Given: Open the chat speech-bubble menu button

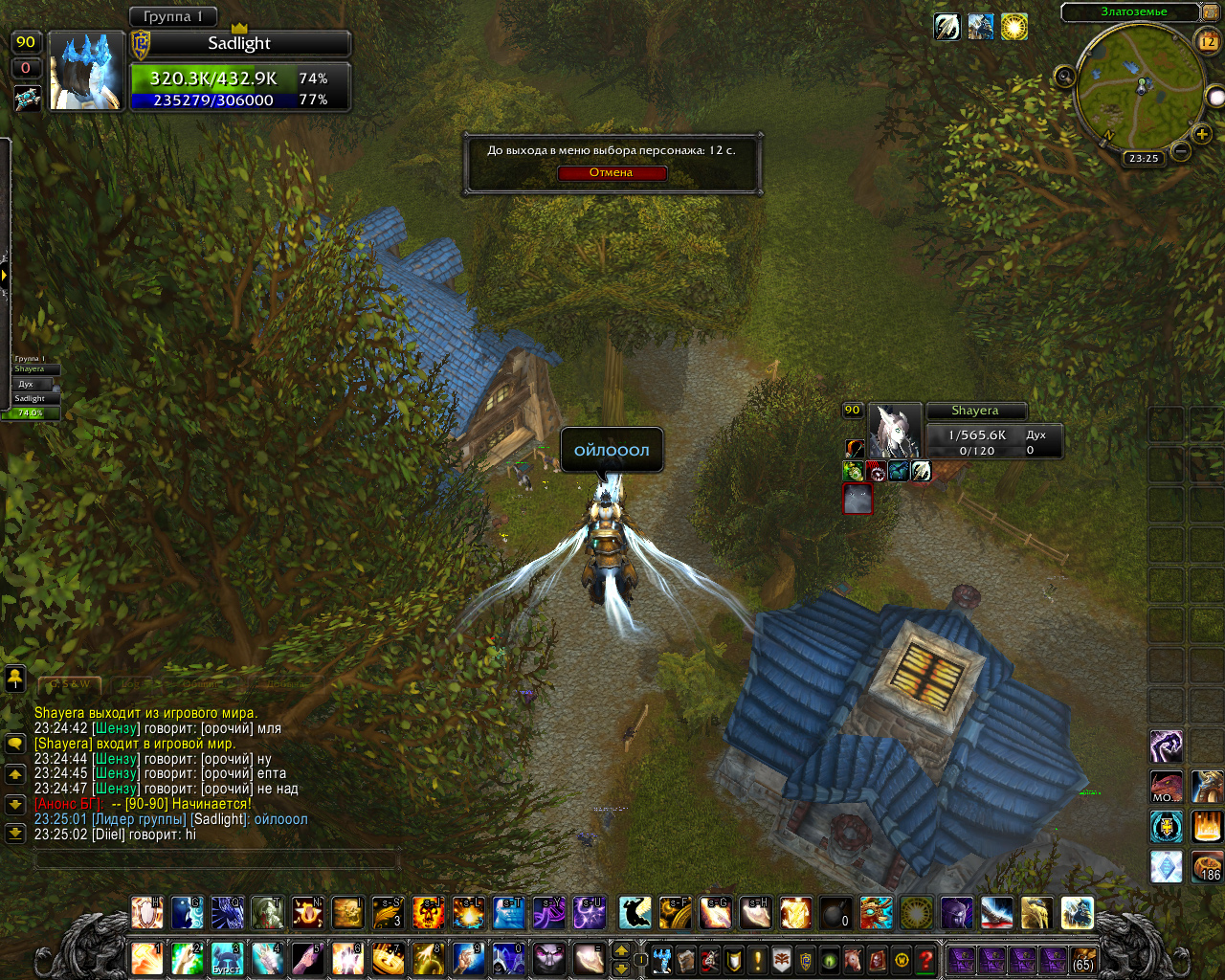Looking at the screenshot, I should coord(15,744).
